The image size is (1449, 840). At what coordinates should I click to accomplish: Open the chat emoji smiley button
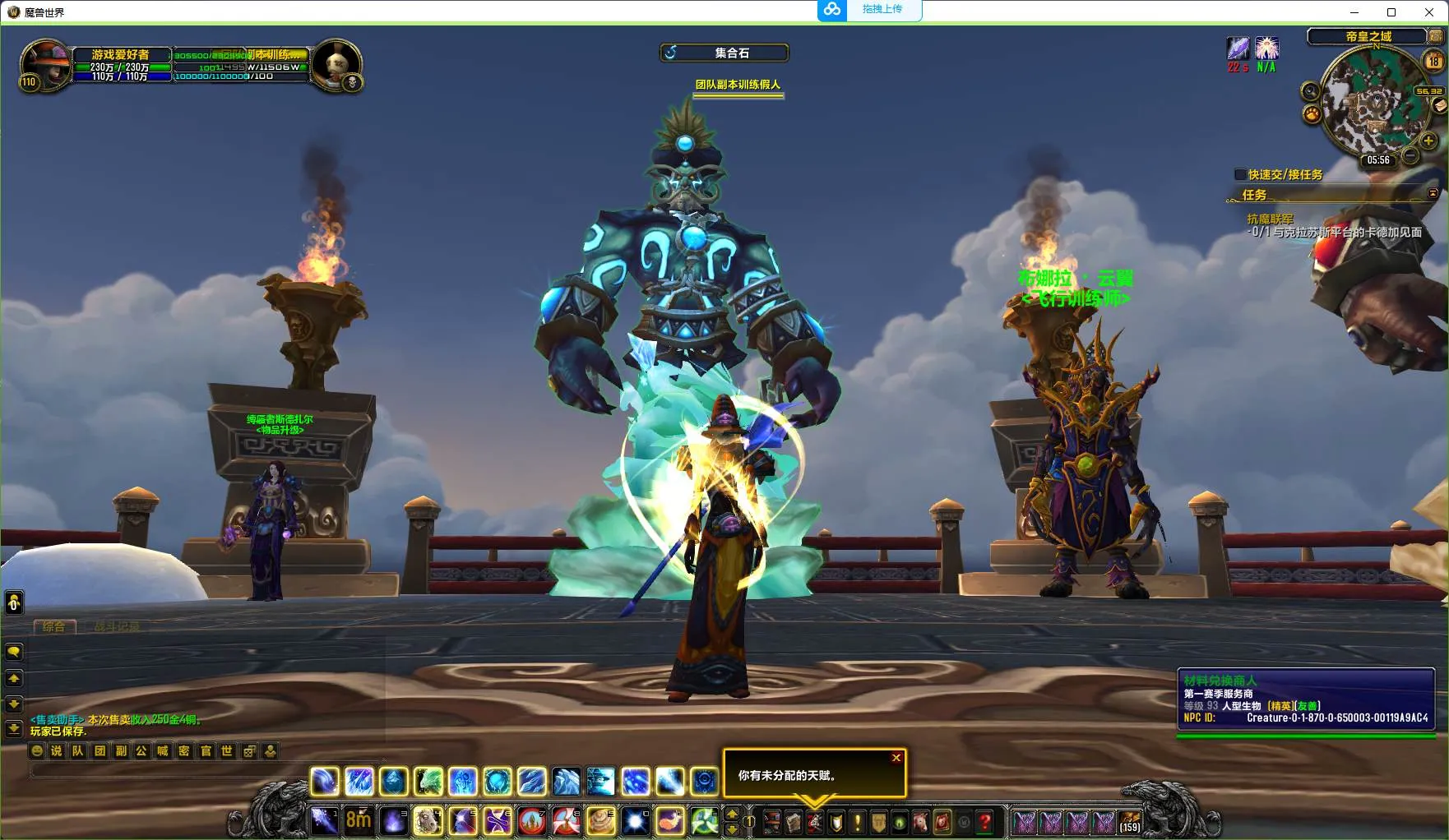37,750
